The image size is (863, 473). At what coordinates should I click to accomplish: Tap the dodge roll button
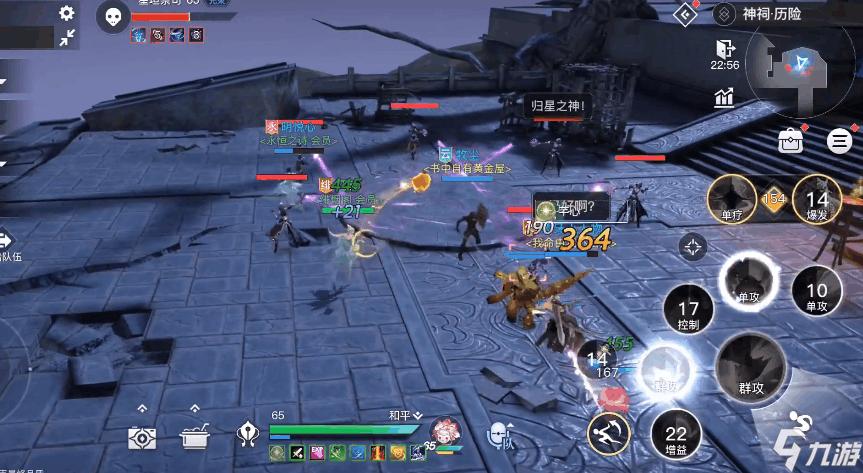click(610, 432)
